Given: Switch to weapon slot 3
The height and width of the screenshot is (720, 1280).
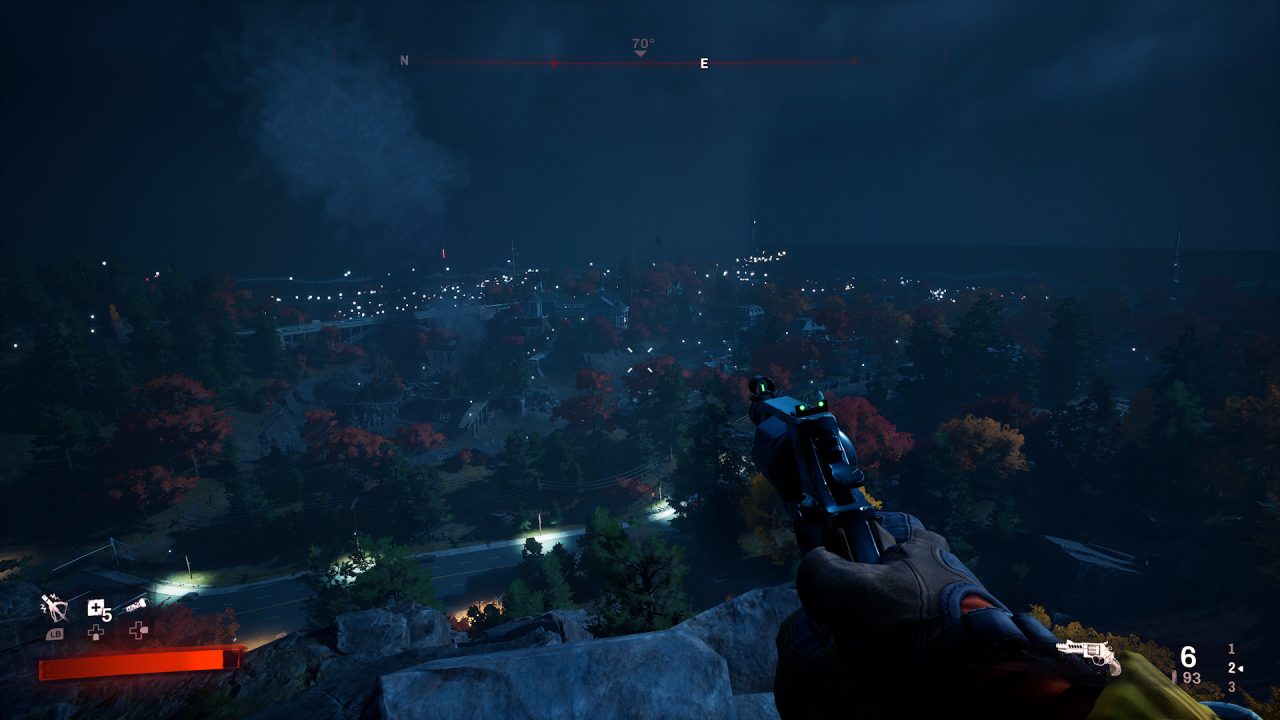Looking at the screenshot, I should 1231,687.
